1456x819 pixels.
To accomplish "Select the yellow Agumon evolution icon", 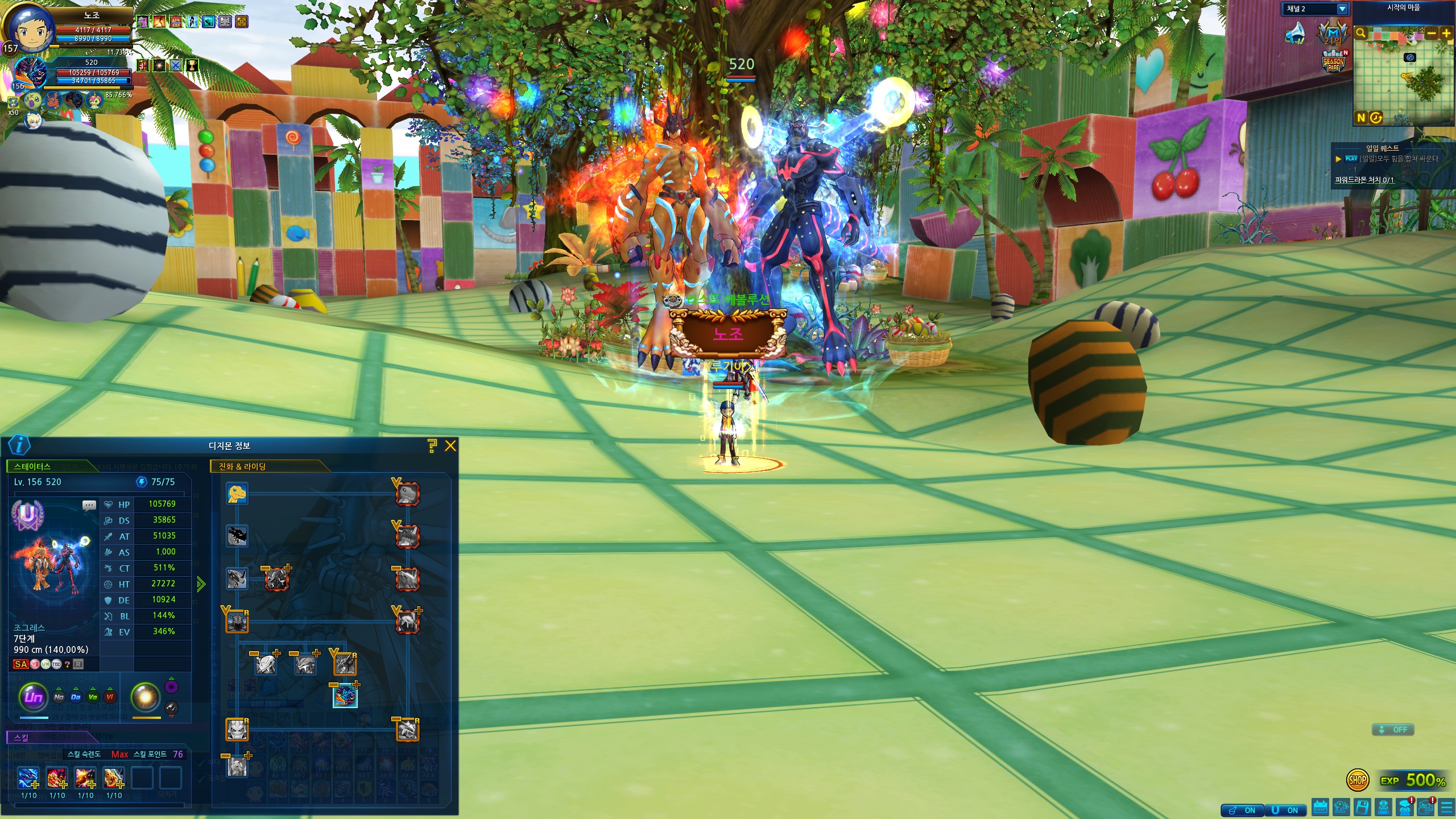I will 237,494.
